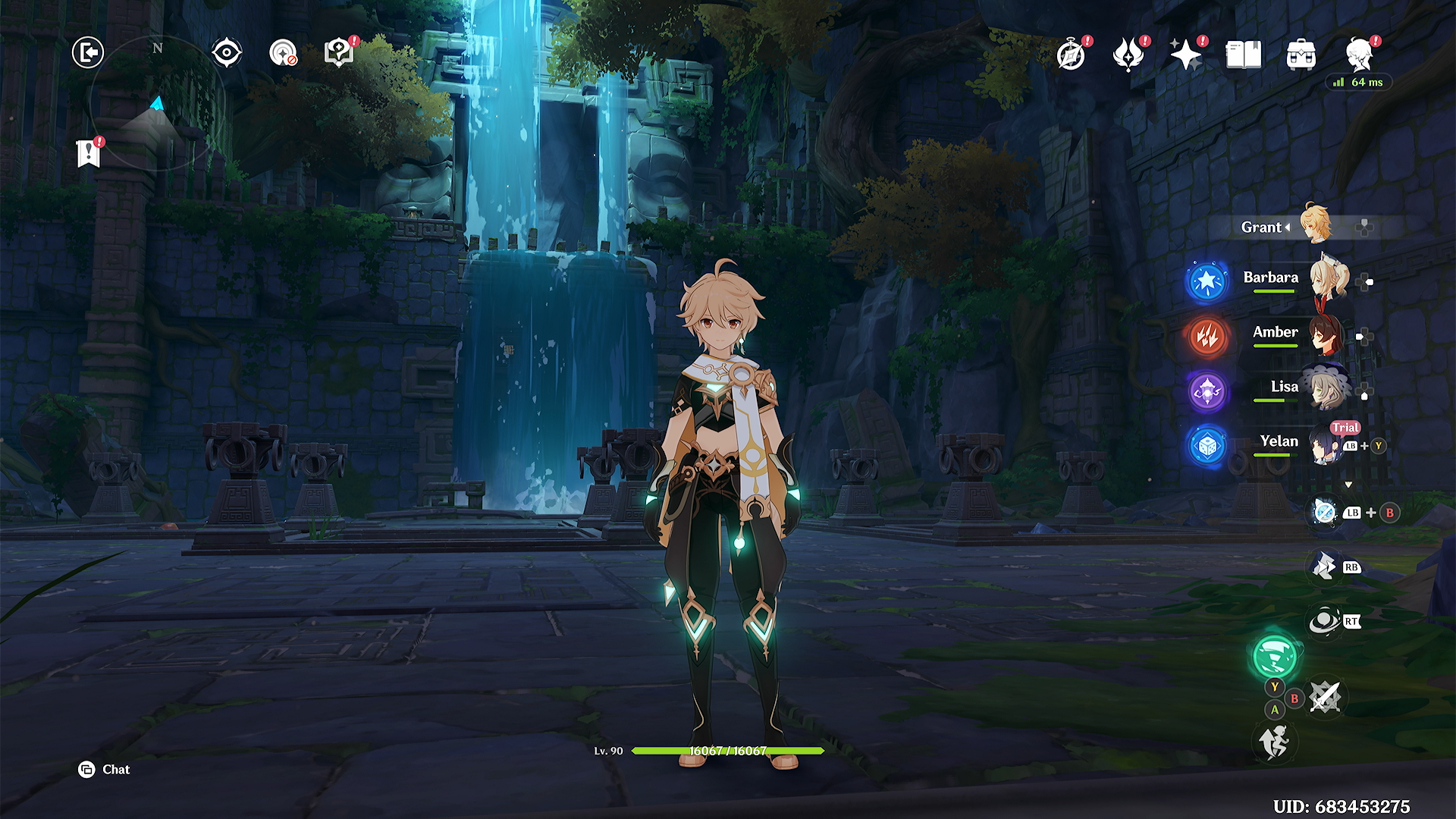The height and width of the screenshot is (819, 1456).
Task: Select the Grant player entry
Action: point(1262,227)
